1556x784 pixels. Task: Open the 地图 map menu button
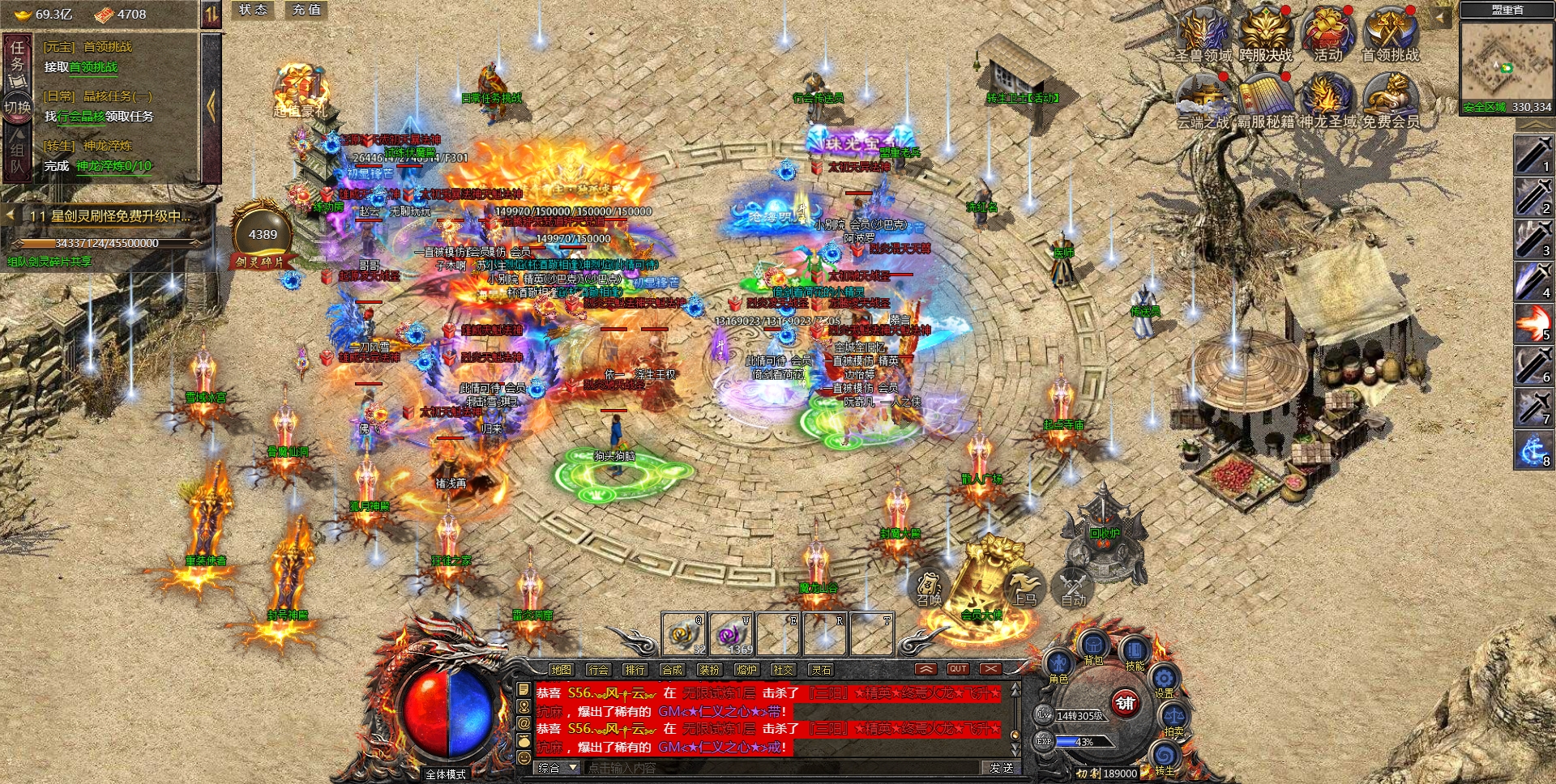(x=561, y=670)
